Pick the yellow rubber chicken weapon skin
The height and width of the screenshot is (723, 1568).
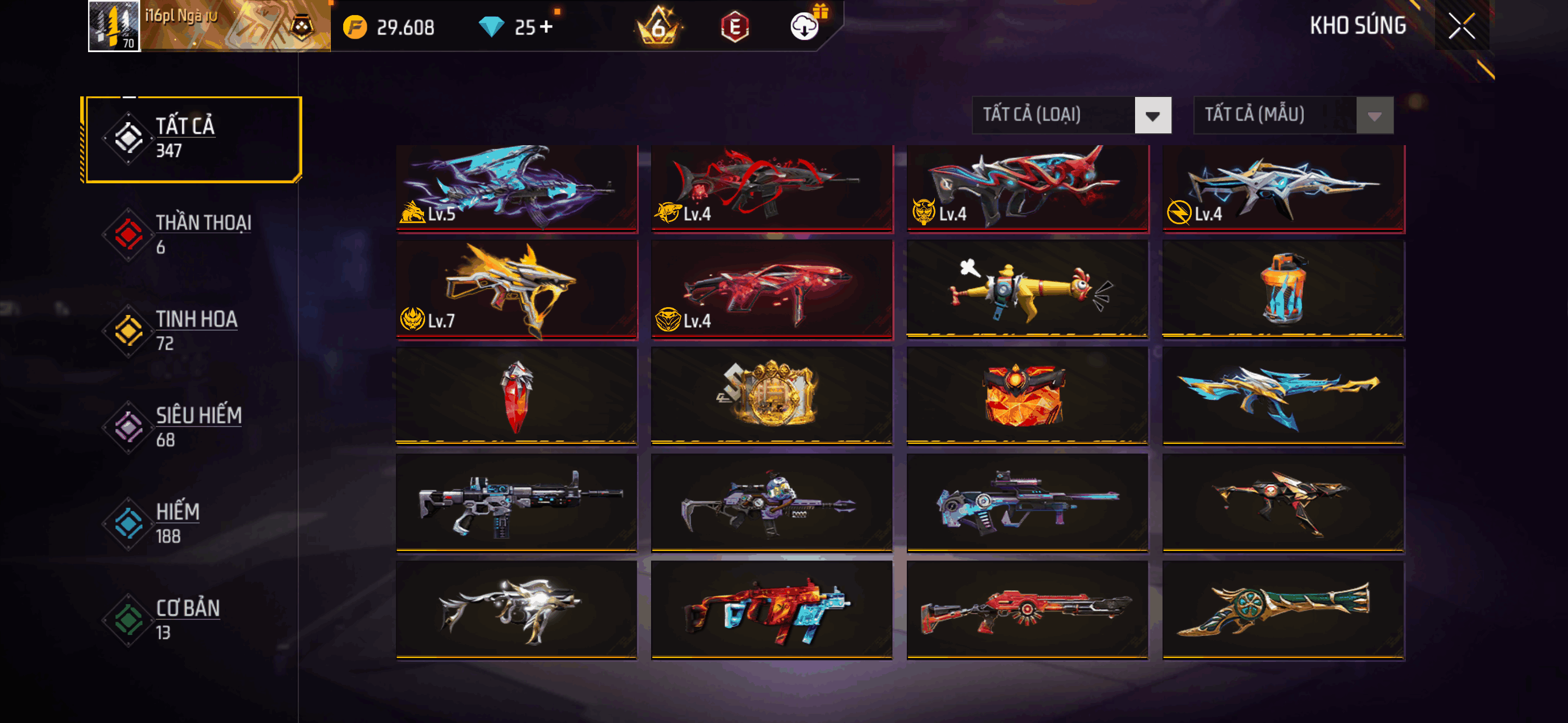(x=1027, y=289)
